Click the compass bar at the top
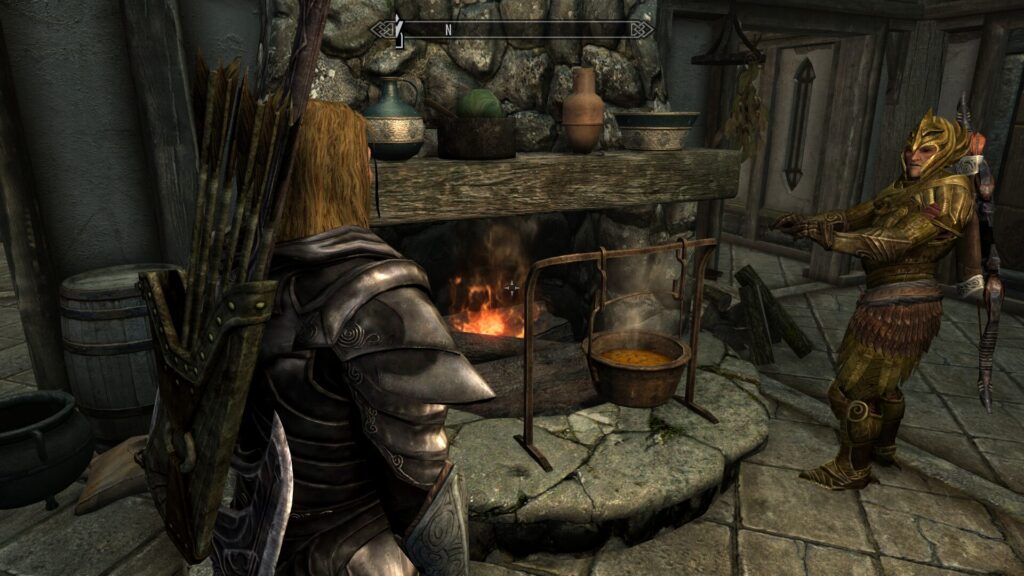This screenshot has height=576, width=1024. pos(512,30)
